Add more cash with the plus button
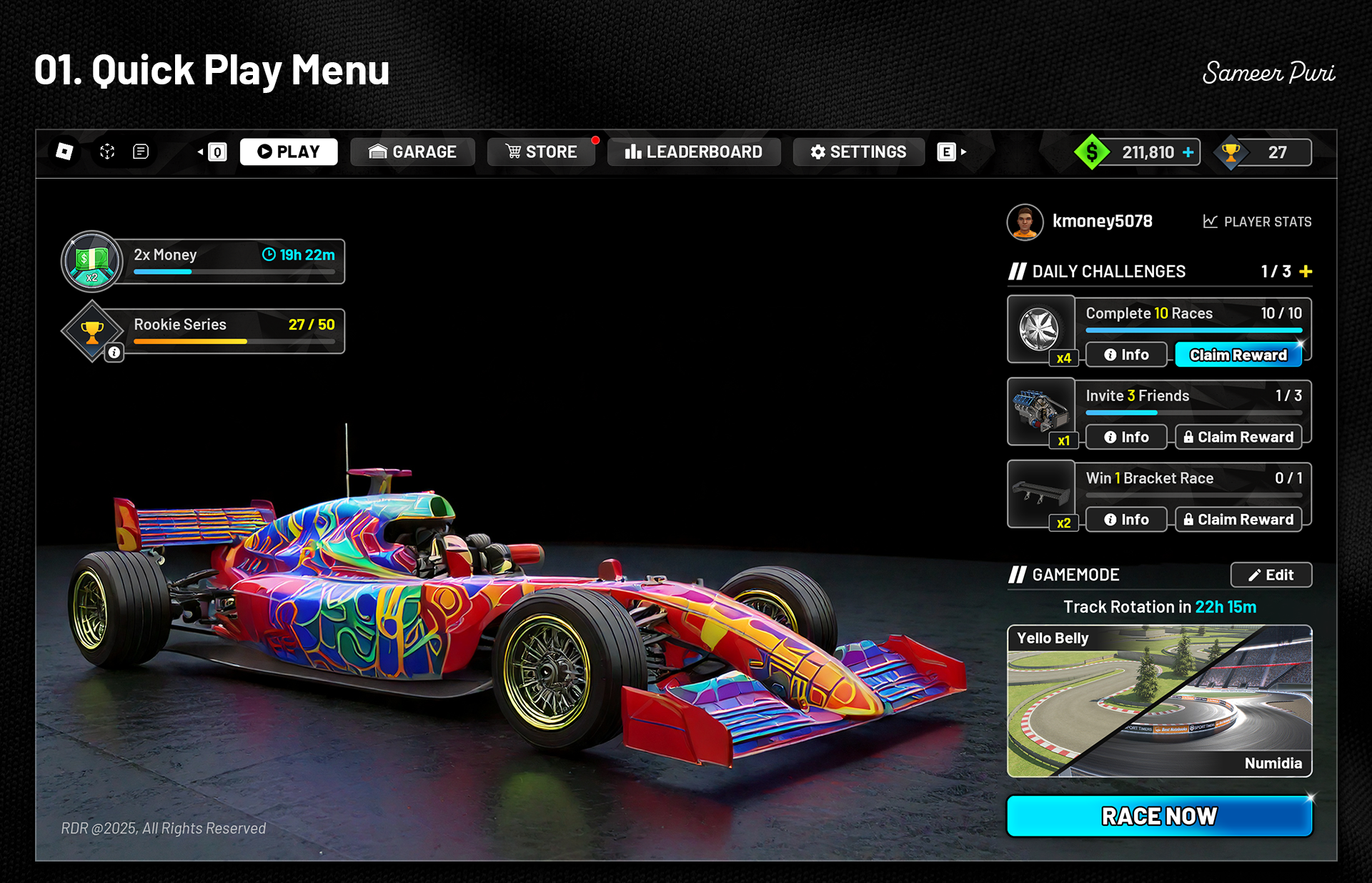This screenshot has height=883, width=1372. [1188, 152]
